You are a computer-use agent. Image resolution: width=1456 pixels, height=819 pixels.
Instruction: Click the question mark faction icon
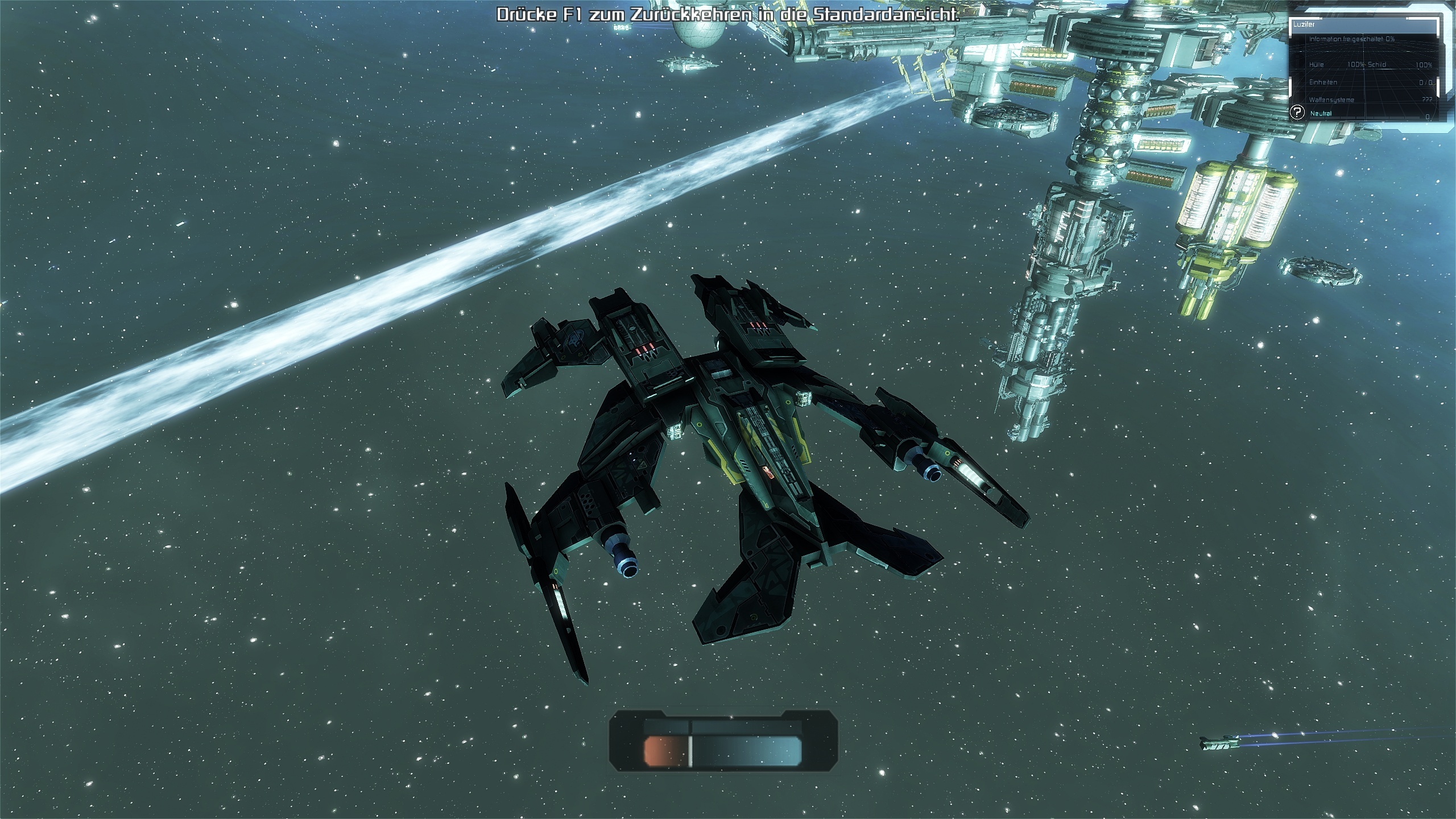(1297, 112)
